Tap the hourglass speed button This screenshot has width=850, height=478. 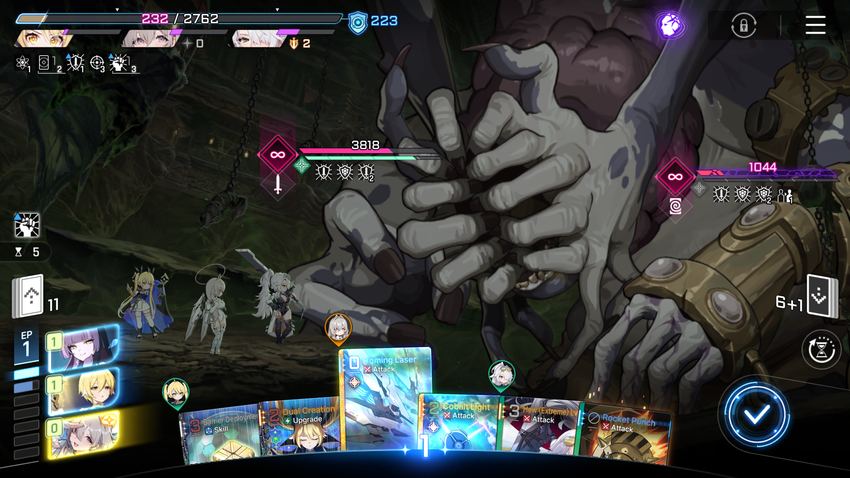pyautogui.click(x=822, y=350)
